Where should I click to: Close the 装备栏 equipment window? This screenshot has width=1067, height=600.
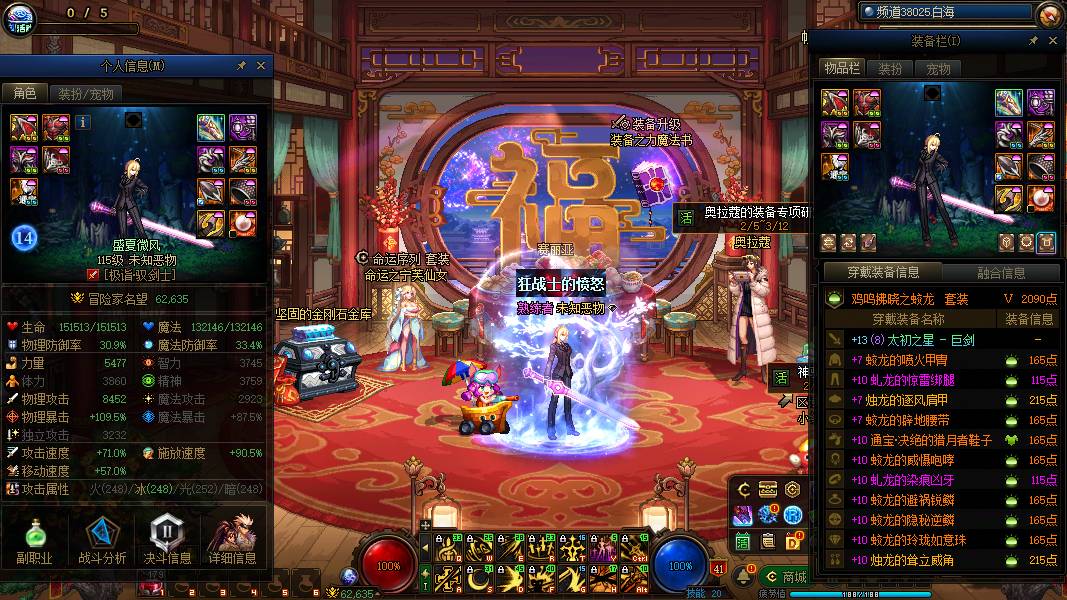pos(1053,41)
